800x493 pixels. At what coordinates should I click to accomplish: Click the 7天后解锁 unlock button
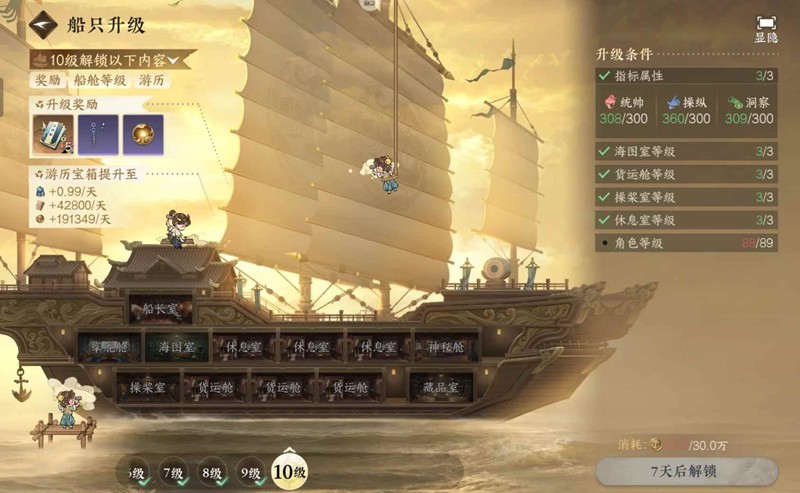pos(685,471)
